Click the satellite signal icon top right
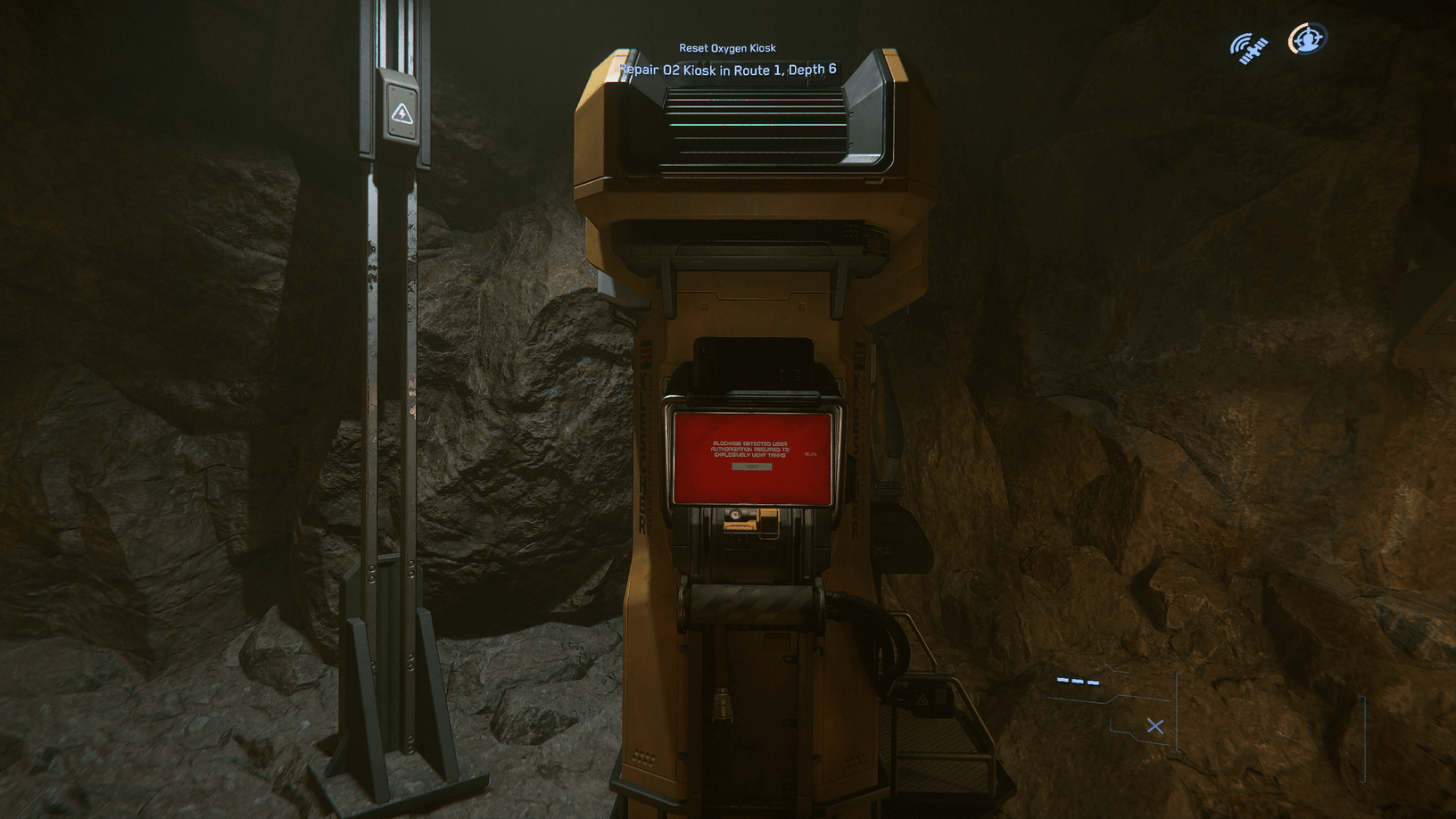The width and height of the screenshot is (1456, 819). click(x=1249, y=49)
